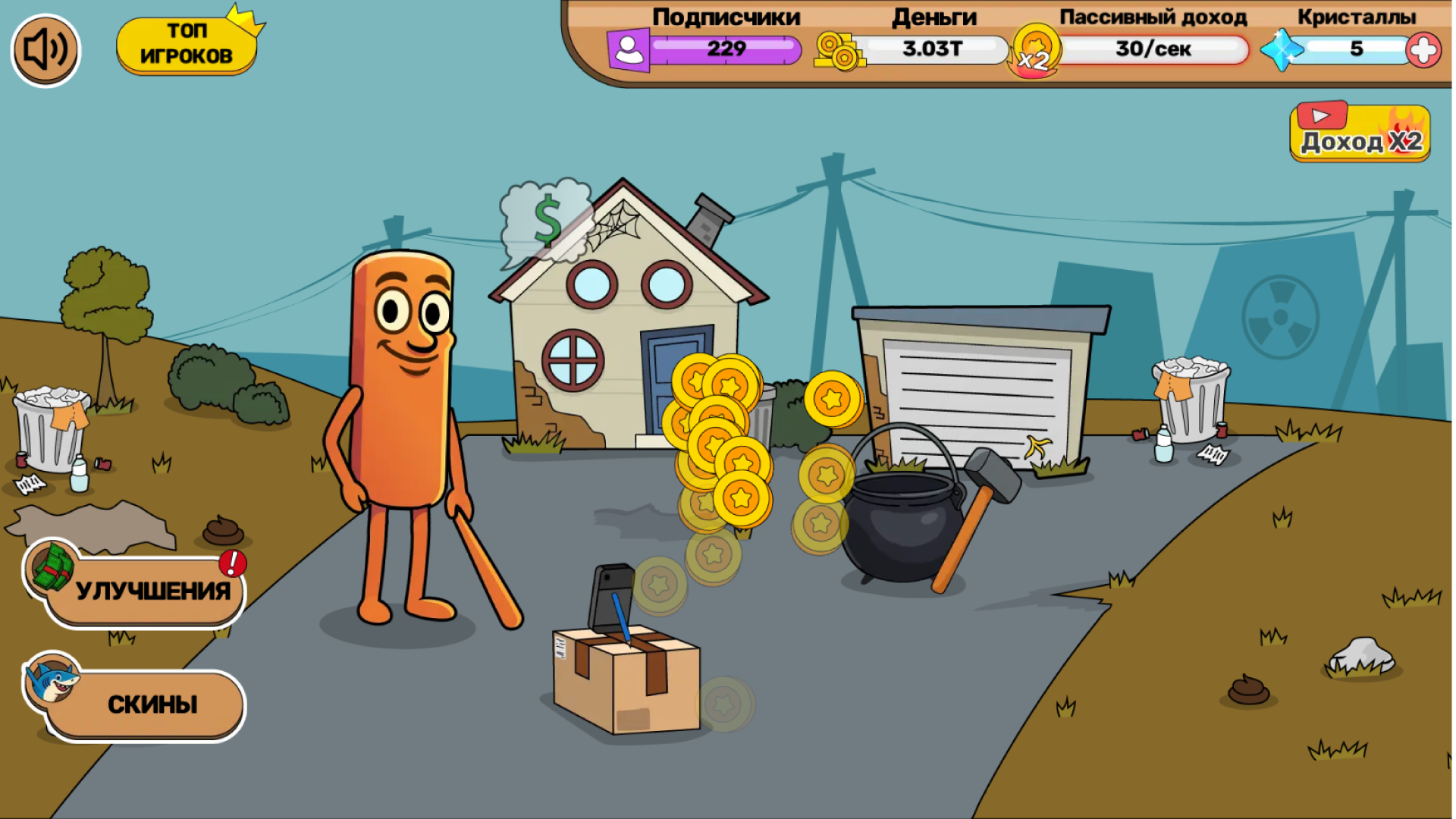Click the shark icon on СКИНЫ panel
The height and width of the screenshot is (819, 1456).
pyautogui.click(x=52, y=681)
